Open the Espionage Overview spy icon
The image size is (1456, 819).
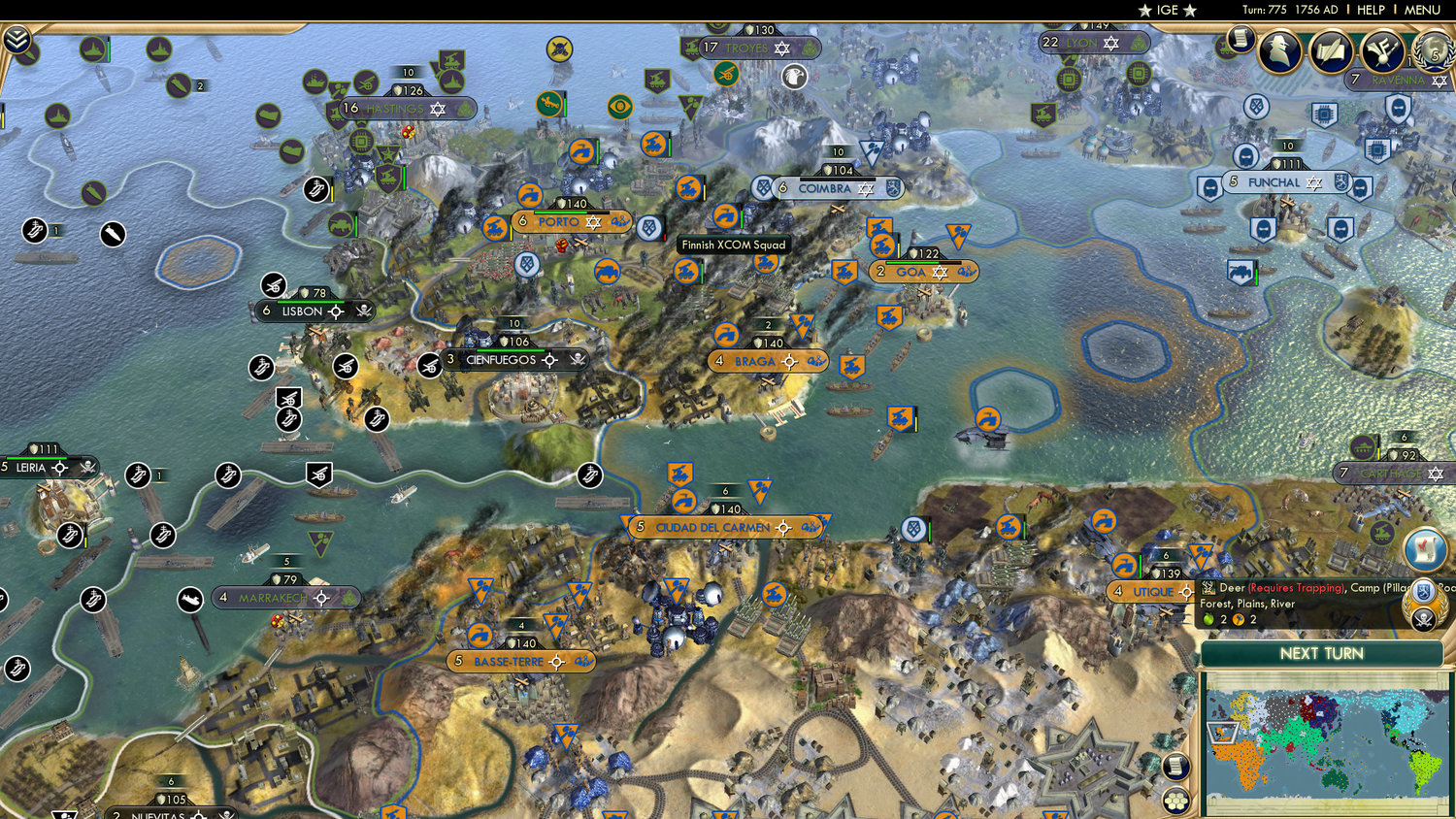[x=1280, y=51]
